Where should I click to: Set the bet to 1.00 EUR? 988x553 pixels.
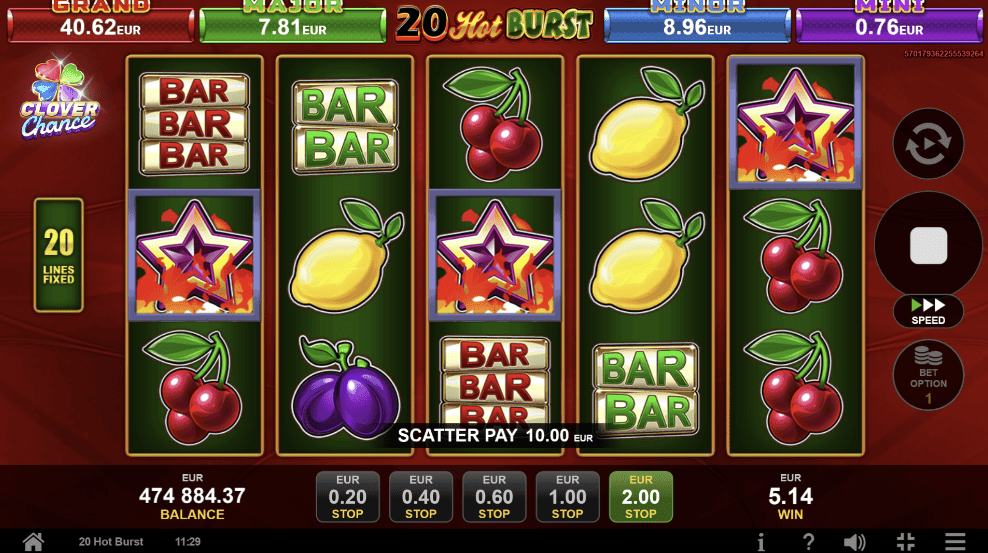[567, 497]
